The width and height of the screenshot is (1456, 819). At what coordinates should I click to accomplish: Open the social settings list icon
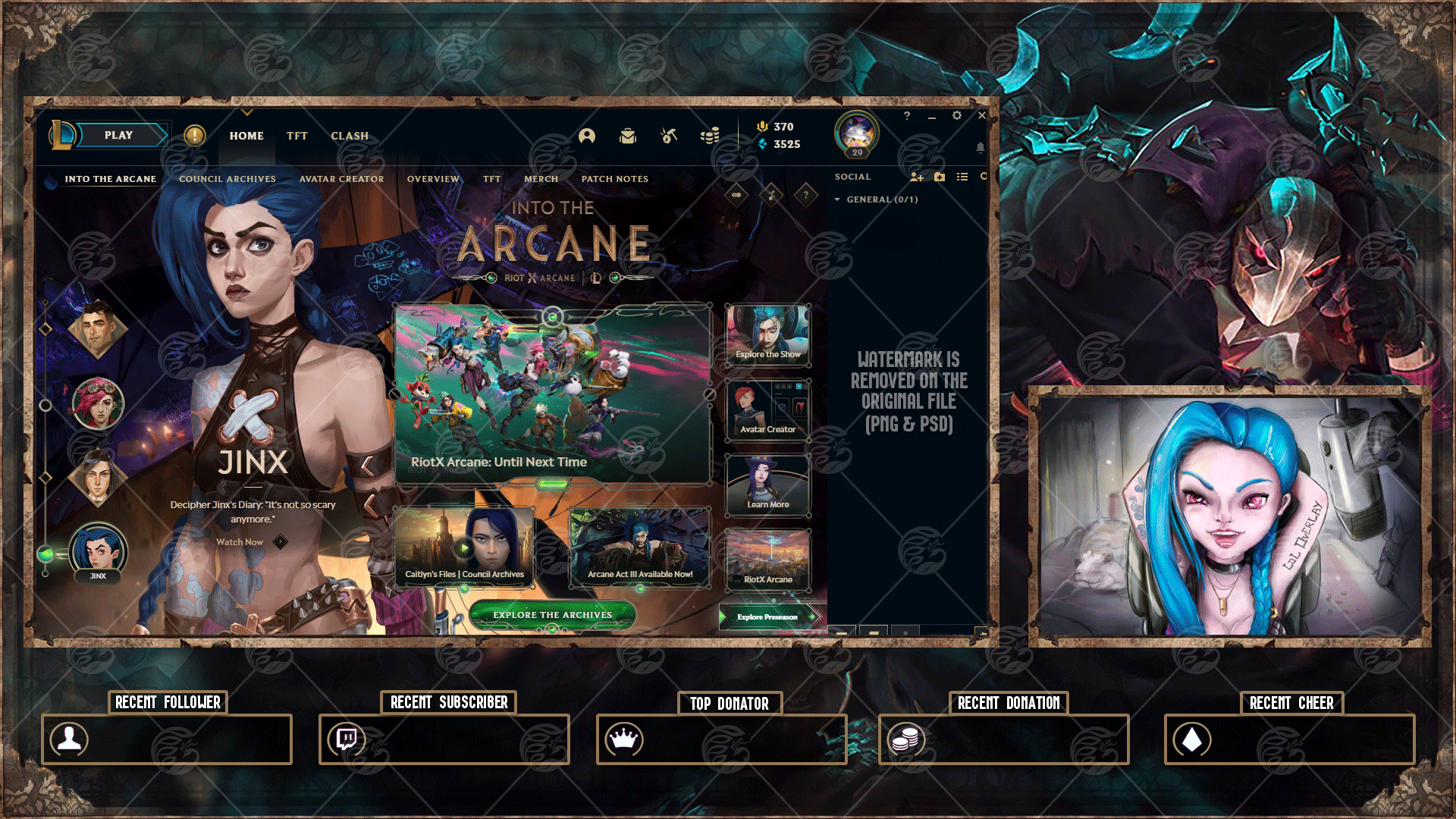pyautogui.click(x=962, y=177)
